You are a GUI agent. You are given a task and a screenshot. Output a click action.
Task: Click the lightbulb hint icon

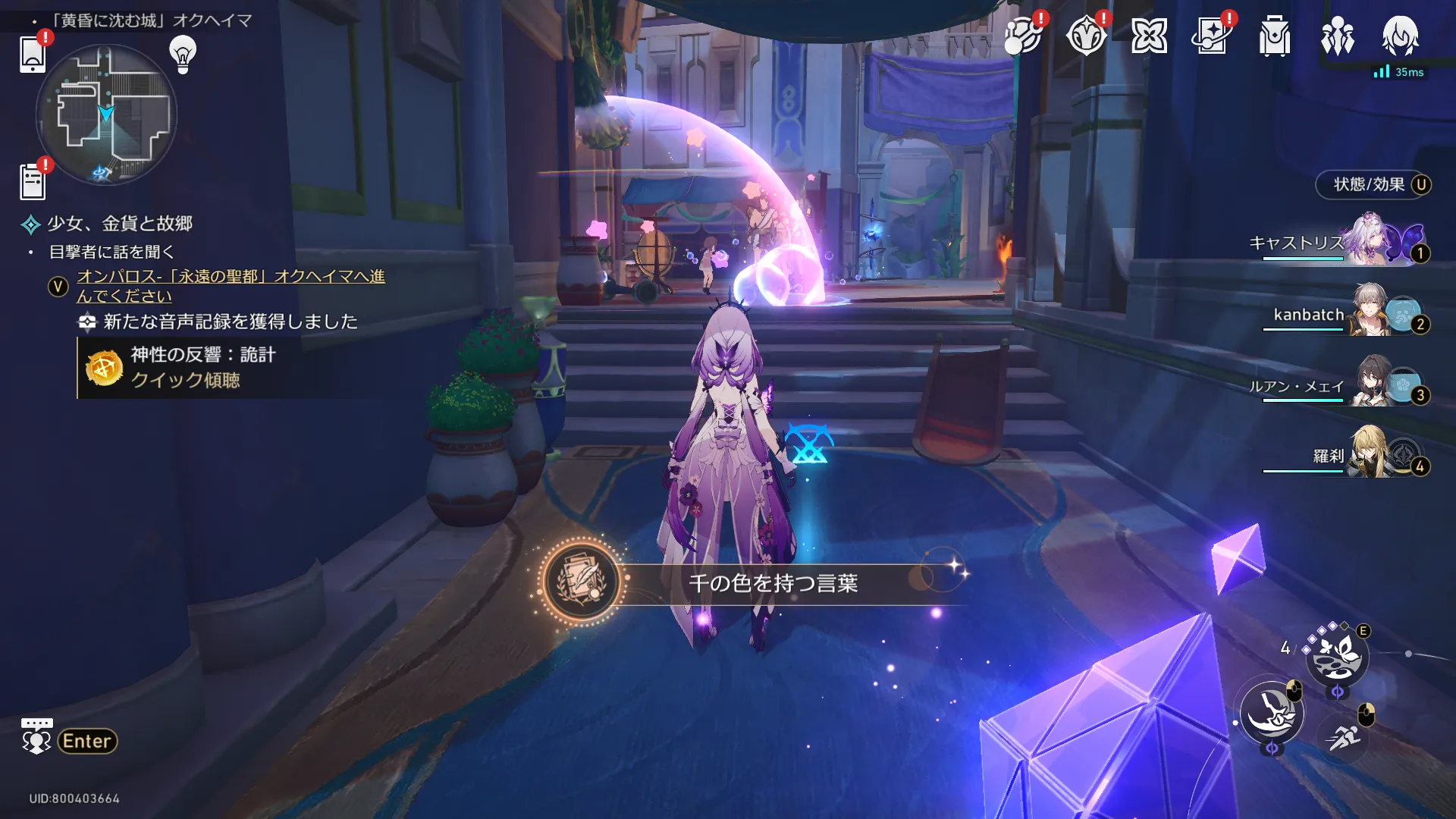[183, 53]
